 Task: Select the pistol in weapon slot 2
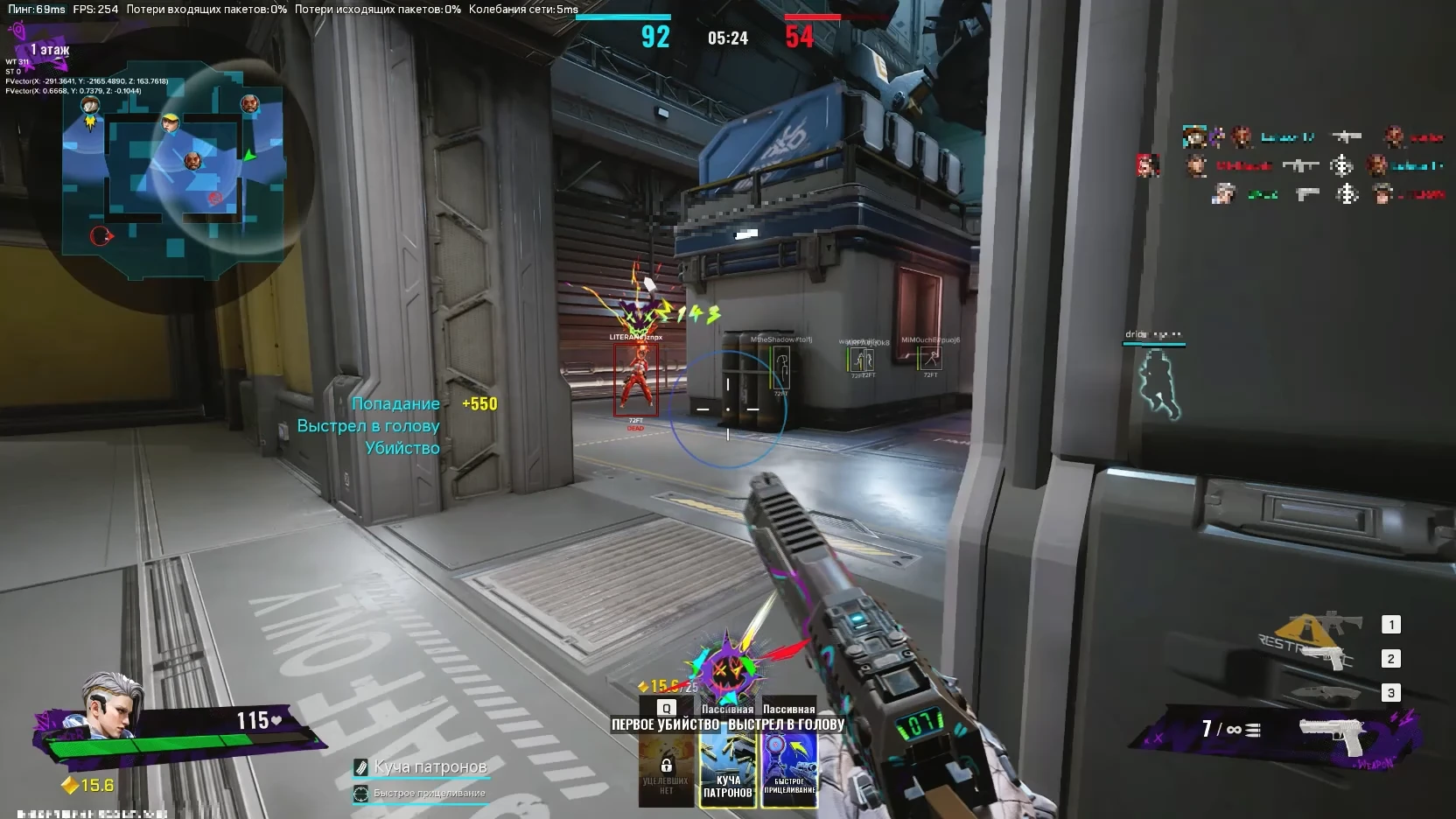coord(1326,657)
